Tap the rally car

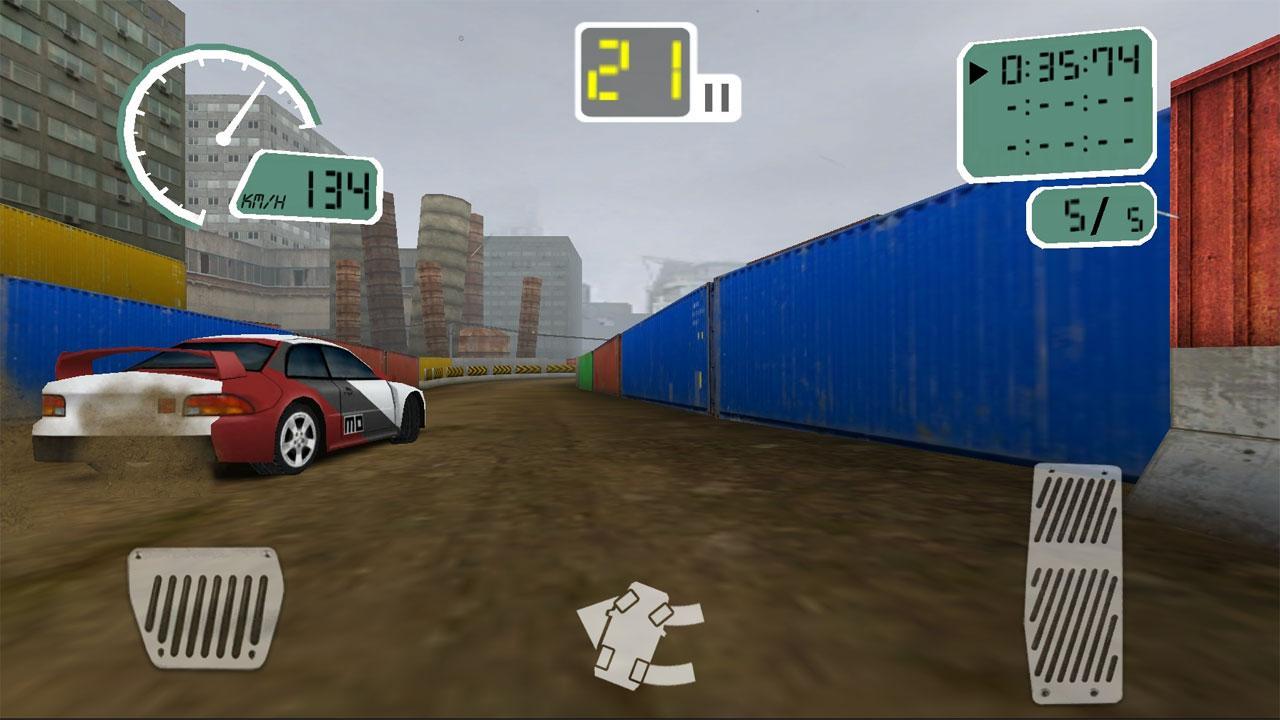point(230,400)
